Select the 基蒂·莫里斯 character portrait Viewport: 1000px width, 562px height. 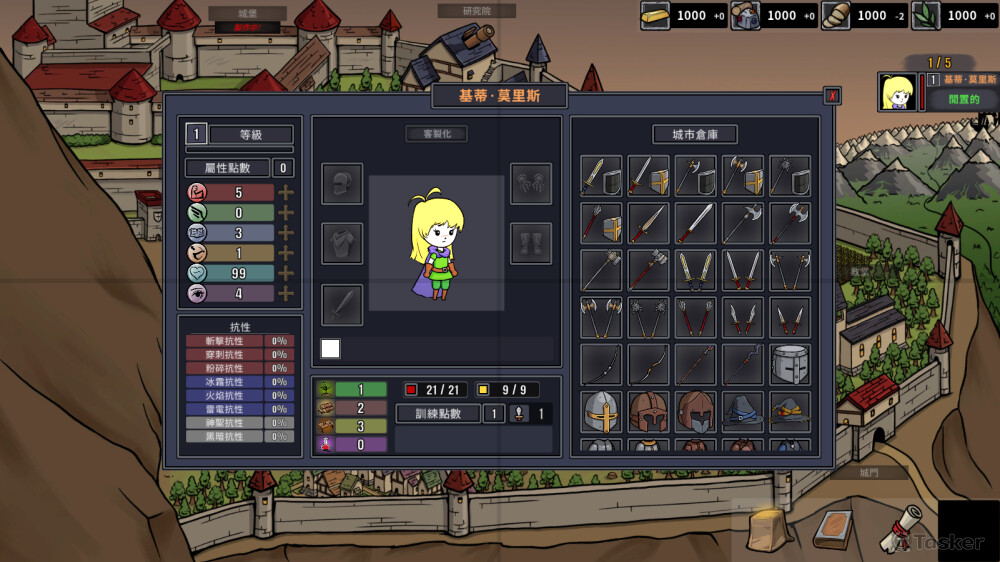[x=898, y=92]
